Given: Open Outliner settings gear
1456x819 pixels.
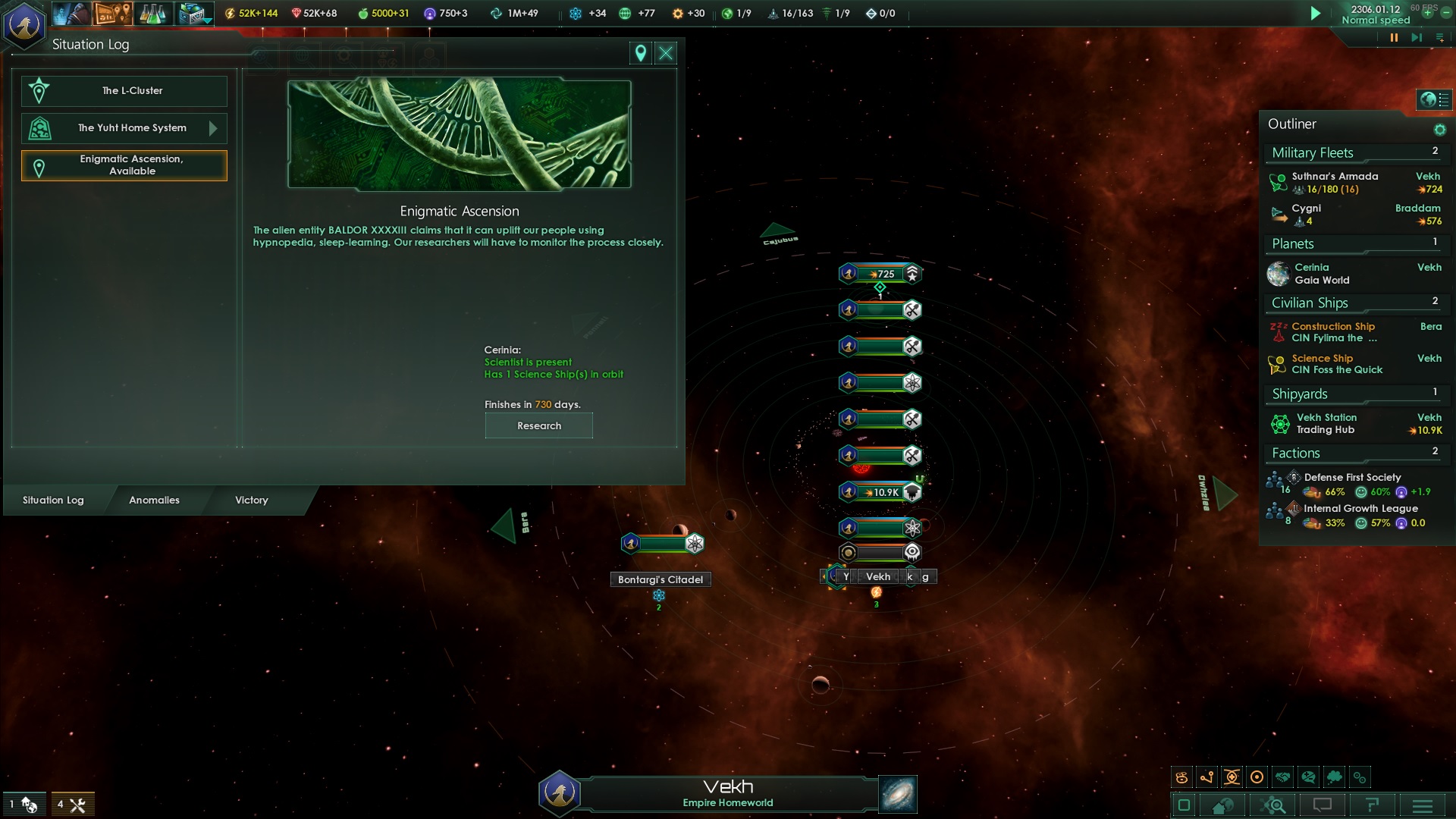Looking at the screenshot, I should pyautogui.click(x=1439, y=130).
